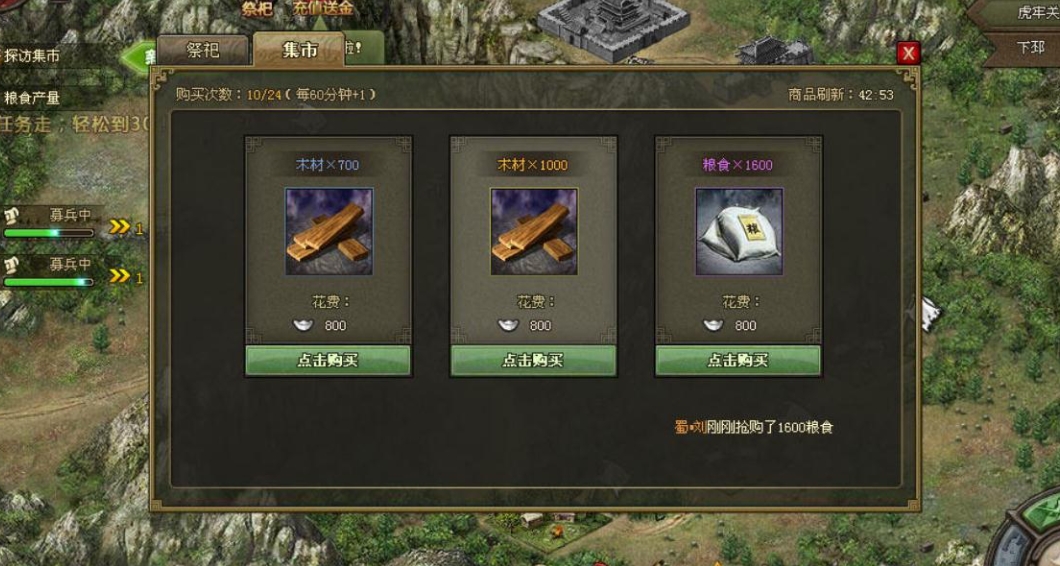This screenshot has height=566, width=1060.
Task: Switch to the 祭祀 tab
Action: coord(203,49)
